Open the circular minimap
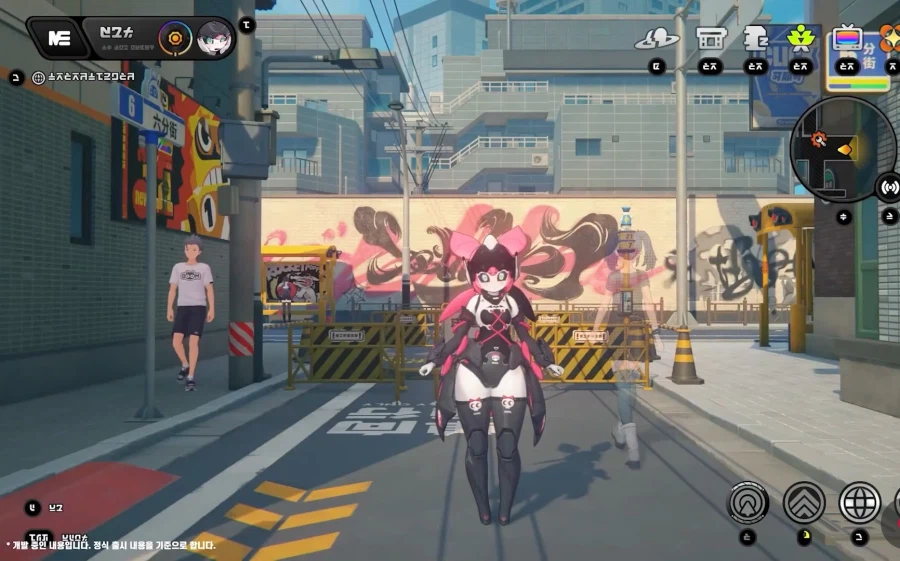900x561 pixels. (842, 149)
